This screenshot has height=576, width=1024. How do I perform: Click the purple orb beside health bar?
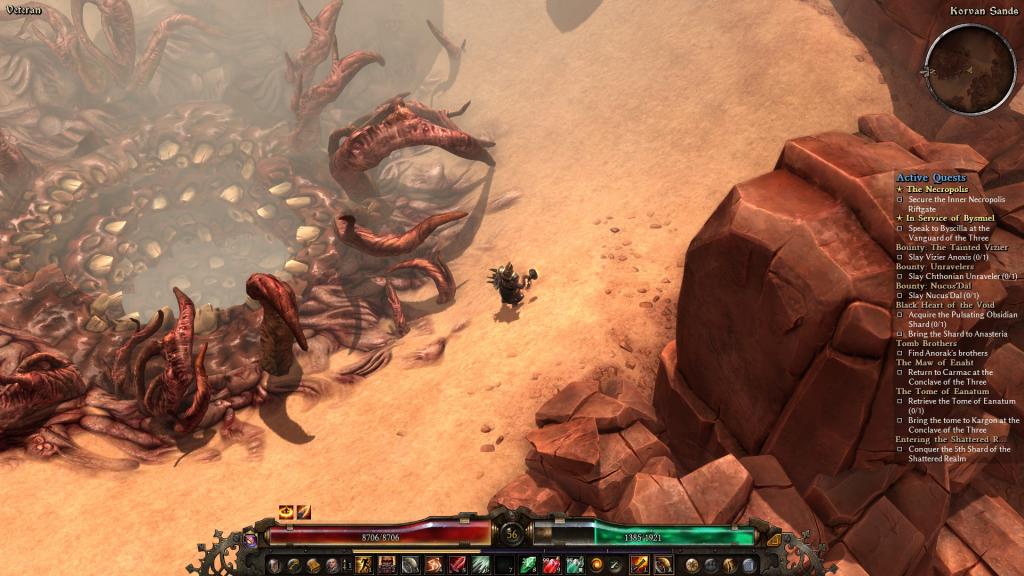249,539
